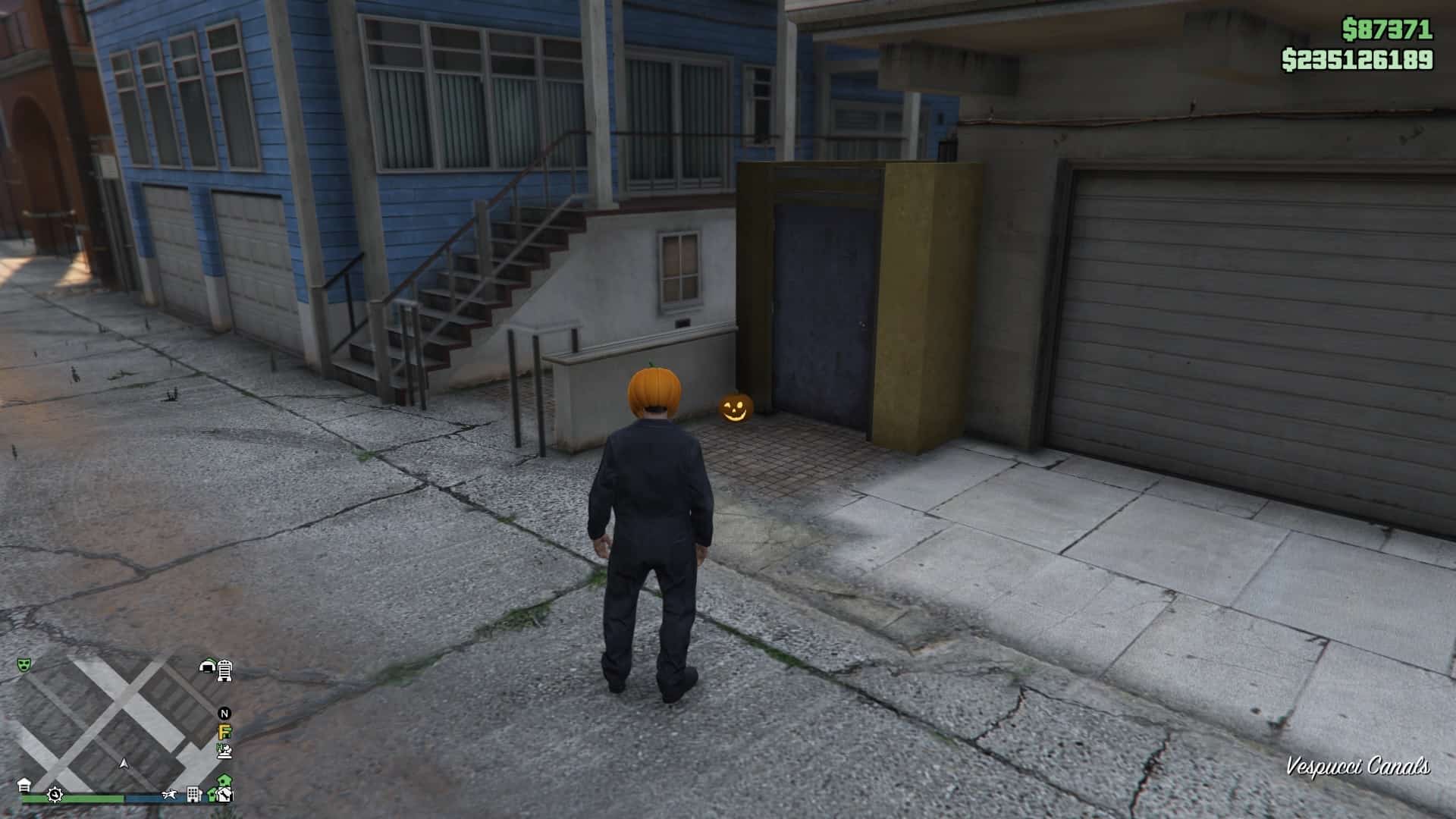Click the green safehouse blip on minimap
This screenshot has width=1456, height=819.
[223, 782]
